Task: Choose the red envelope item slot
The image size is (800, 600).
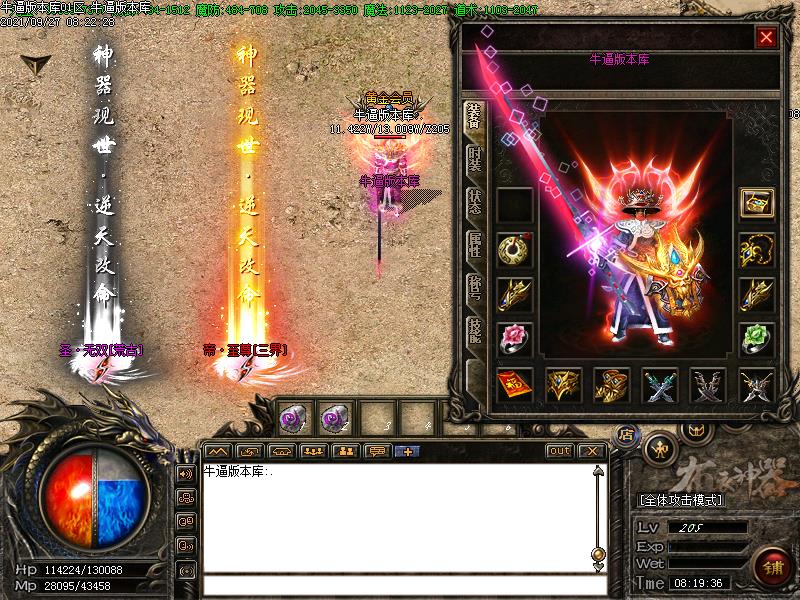Action: click(x=514, y=384)
